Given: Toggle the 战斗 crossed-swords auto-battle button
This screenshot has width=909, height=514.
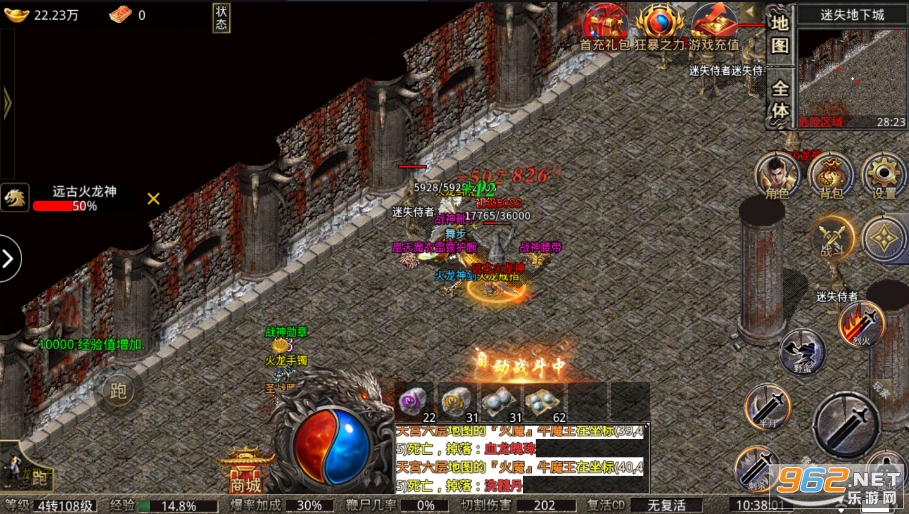Looking at the screenshot, I should tap(832, 239).
